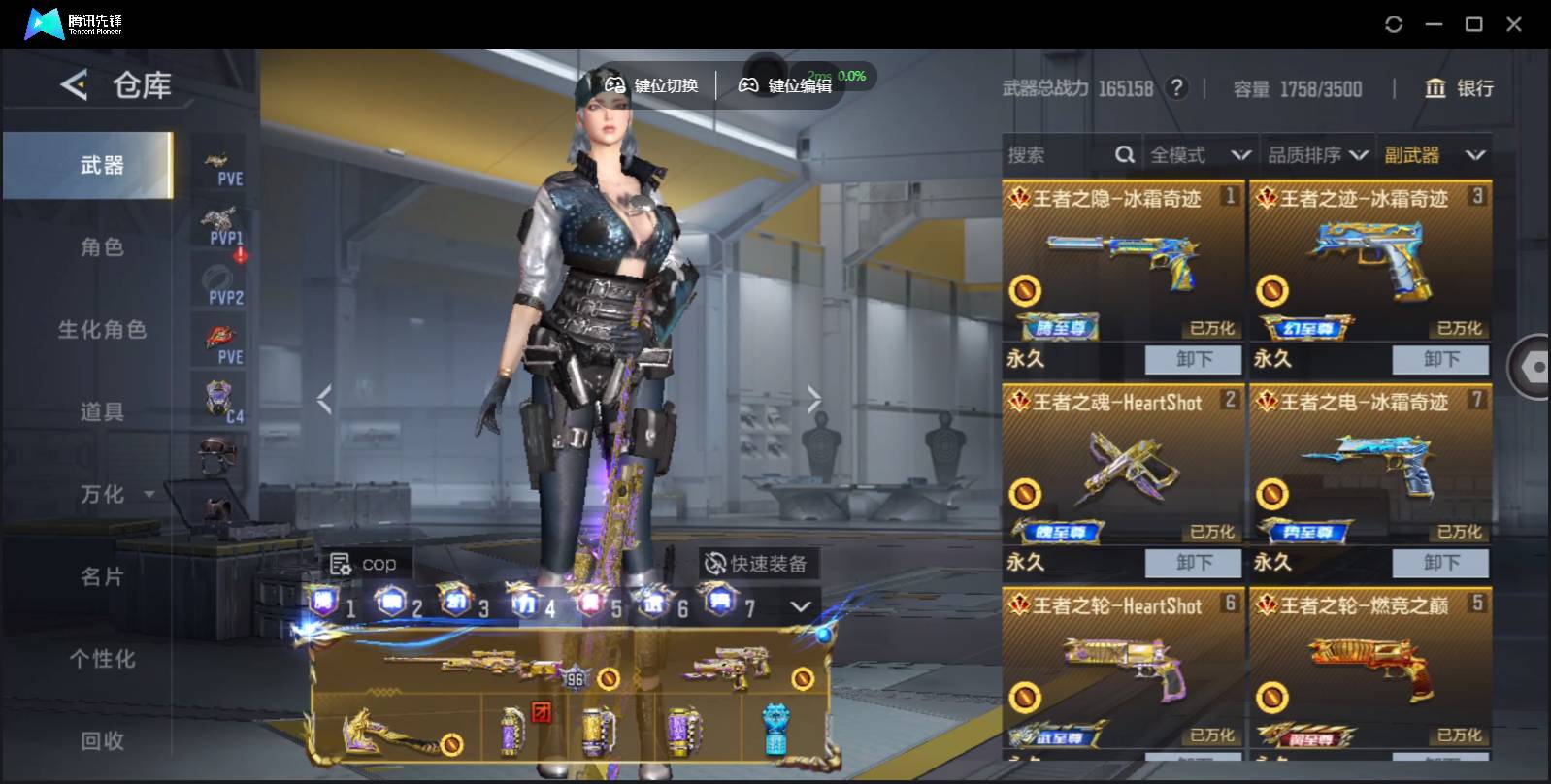Show the next character with the right arrow
The height and width of the screenshot is (784, 1551).
[x=813, y=399]
